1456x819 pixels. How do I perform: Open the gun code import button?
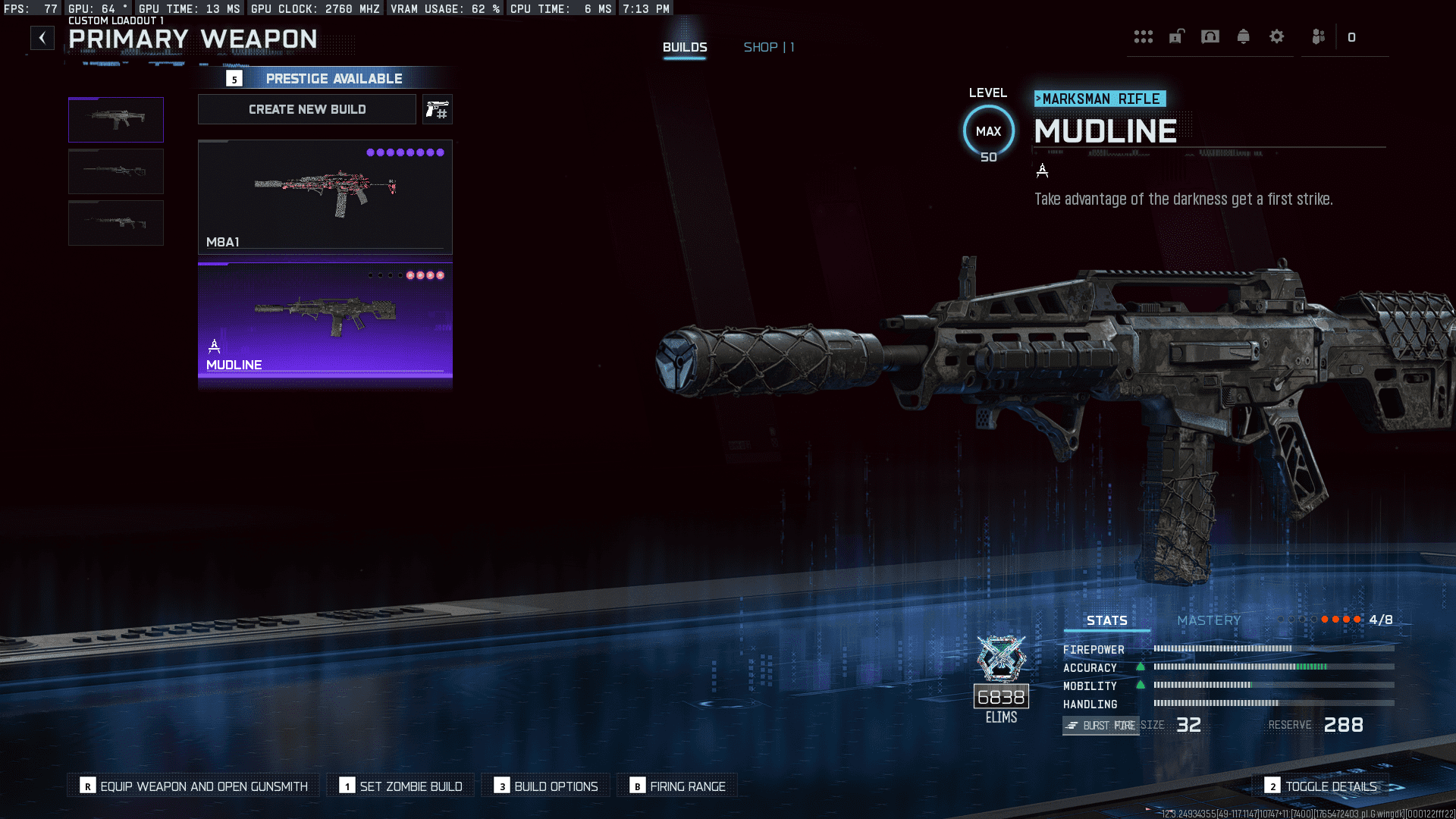tap(438, 110)
